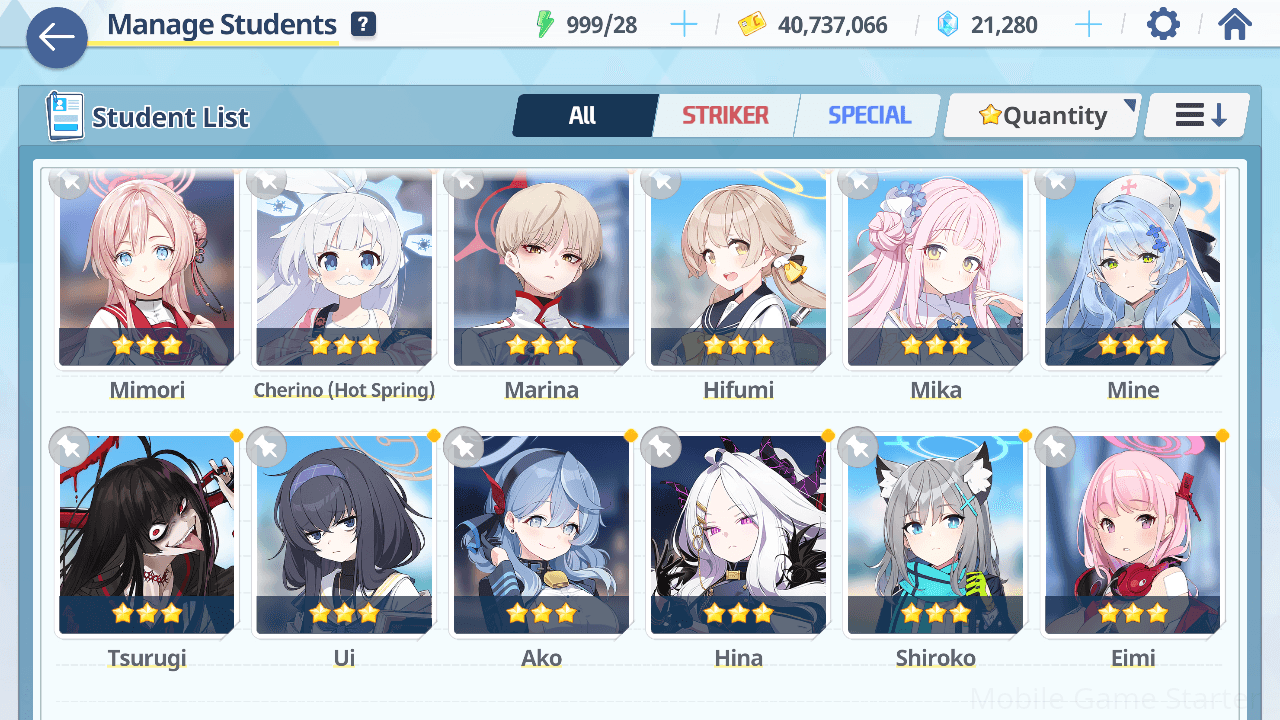Open Ako's student card

(x=541, y=535)
